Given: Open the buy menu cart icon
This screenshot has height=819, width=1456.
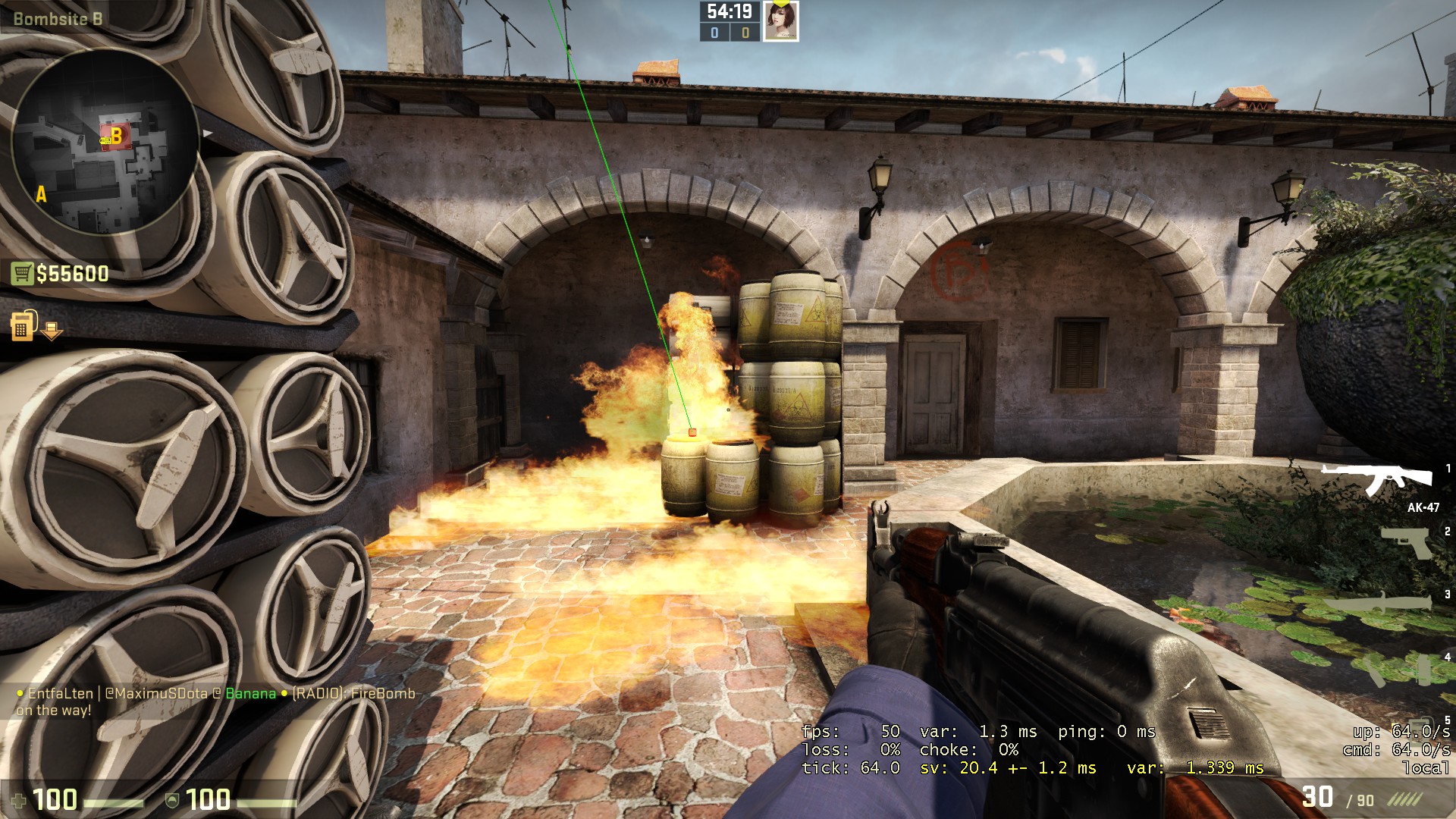Looking at the screenshot, I should point(22,273).
